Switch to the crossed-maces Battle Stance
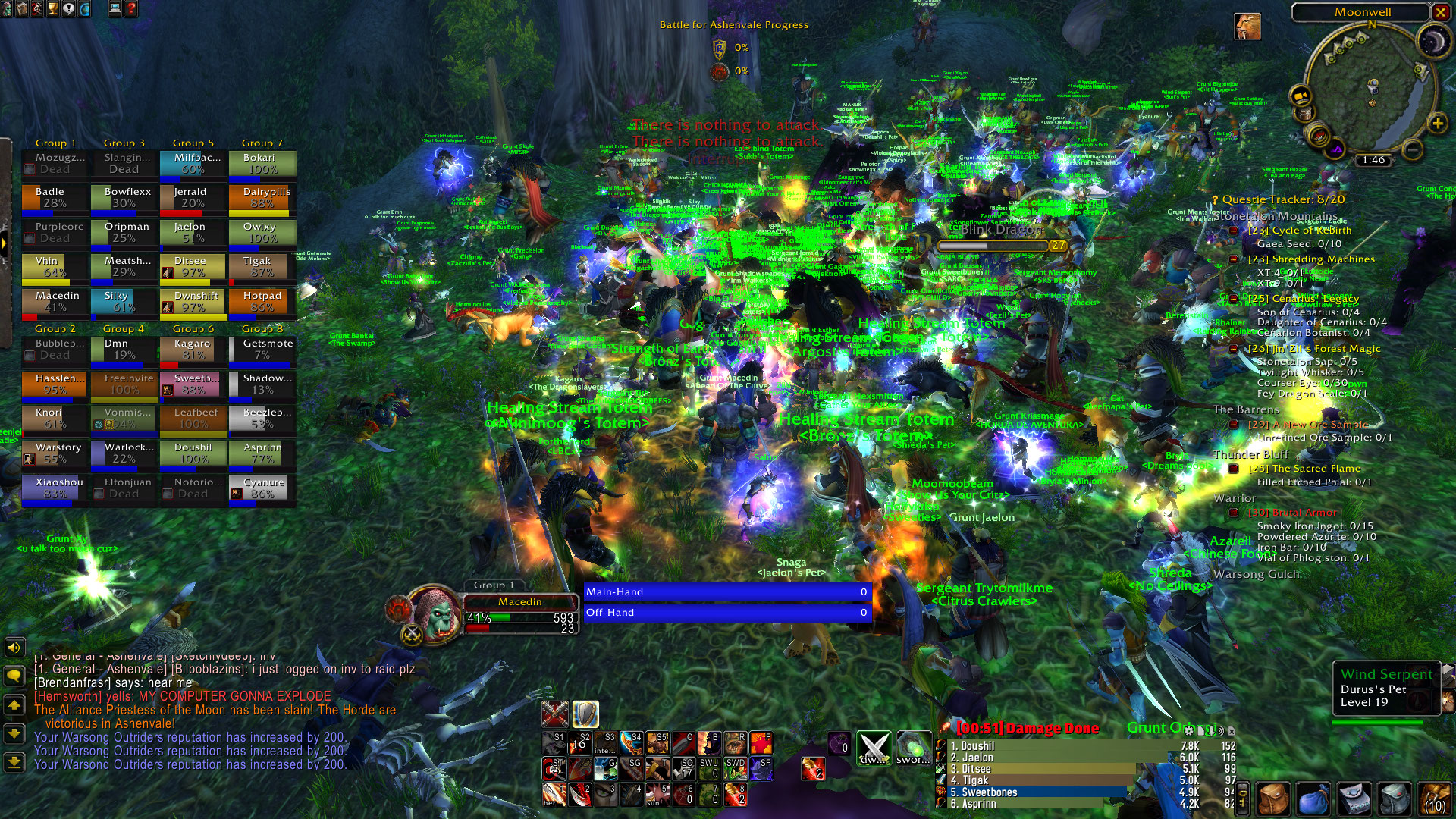Viewport: 1456px width, 819px height. (x=555, y=714)
